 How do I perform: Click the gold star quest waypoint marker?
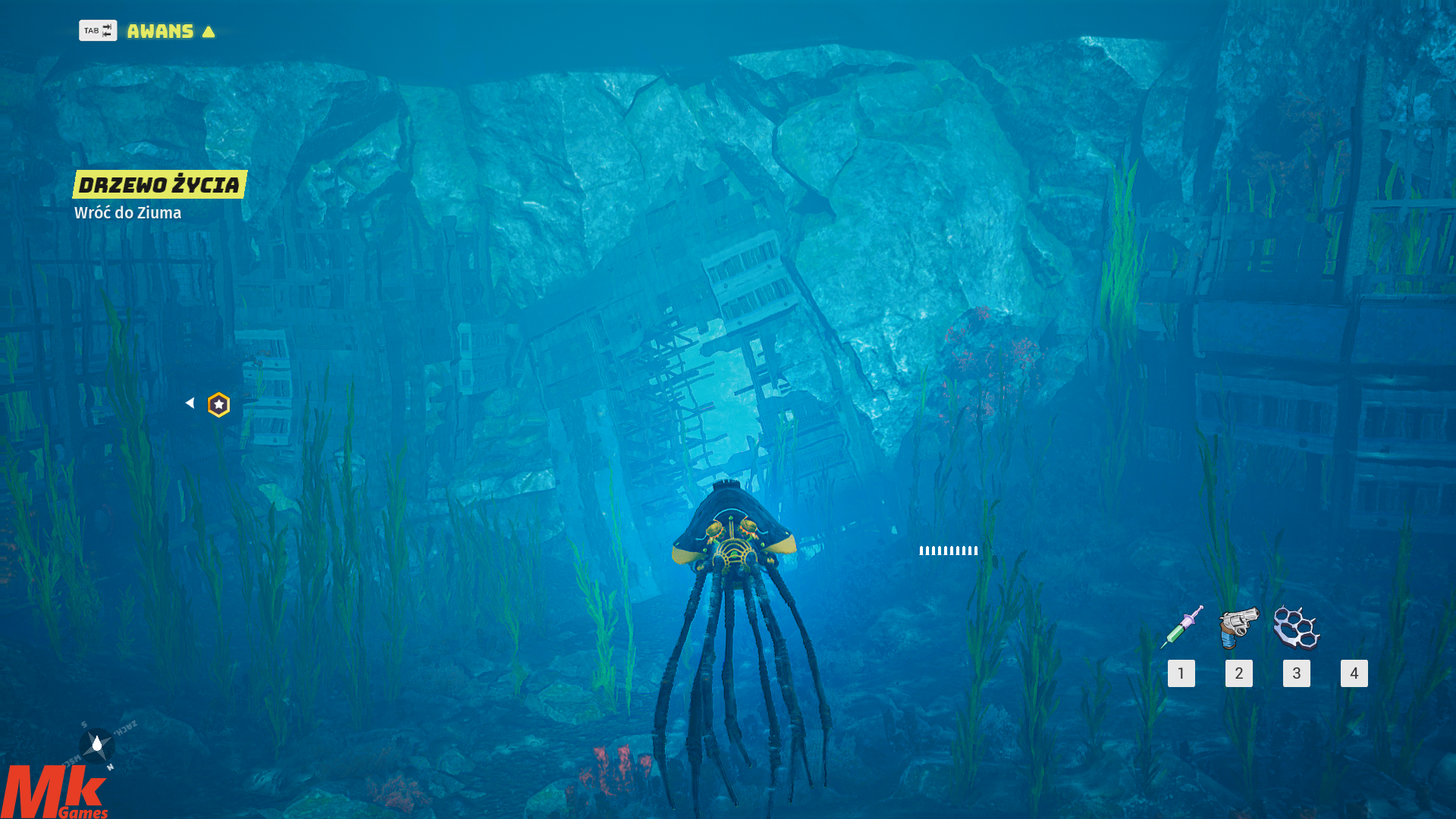tap(218, 405)
